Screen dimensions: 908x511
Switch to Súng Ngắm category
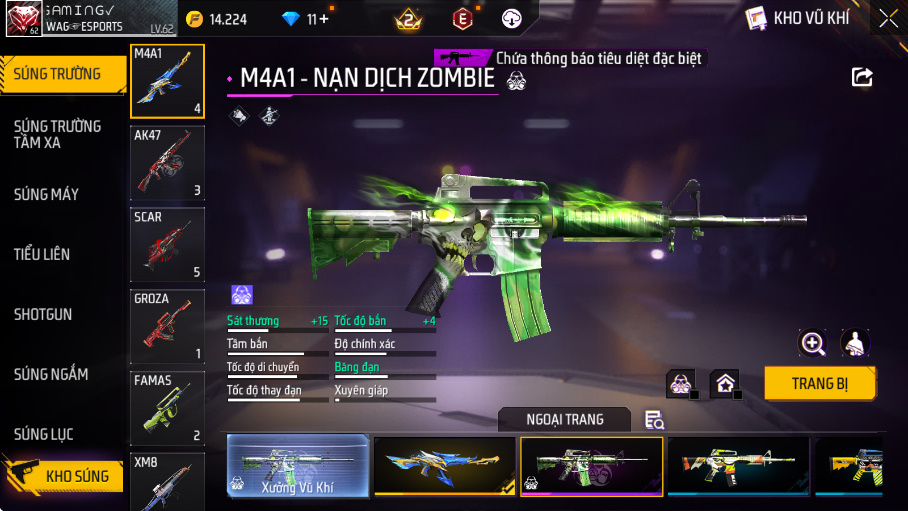[51, 374]
